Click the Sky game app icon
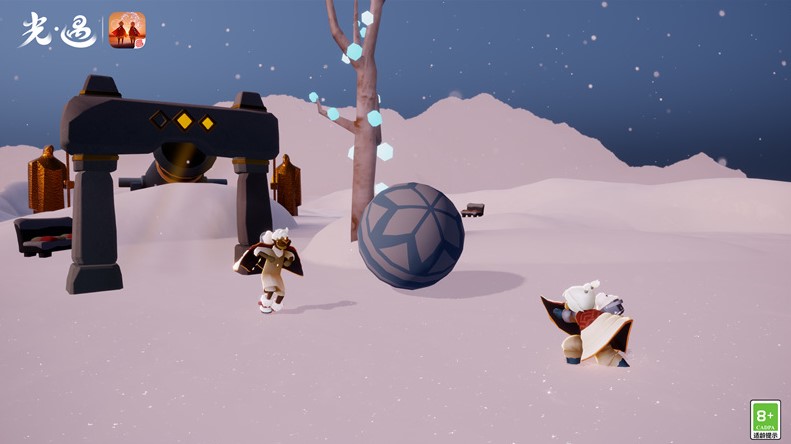 (127, 30)
